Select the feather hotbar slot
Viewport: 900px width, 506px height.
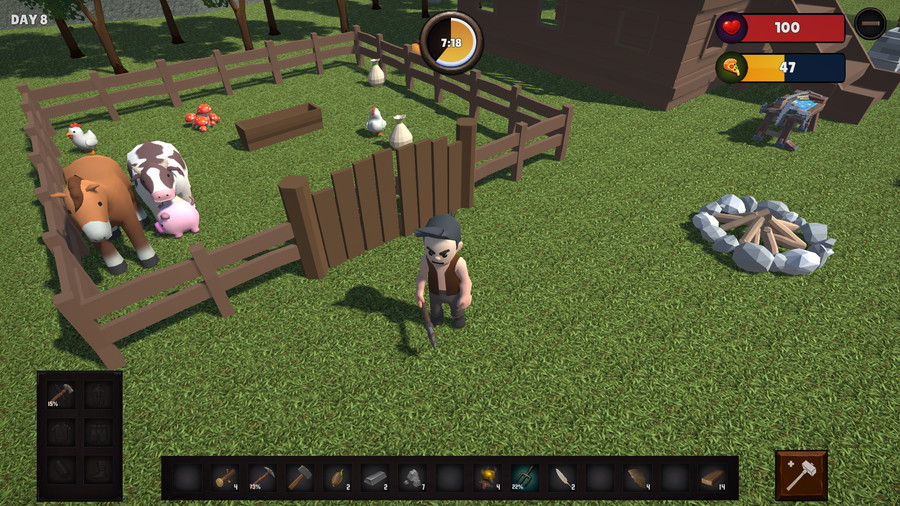pos(562,477)
